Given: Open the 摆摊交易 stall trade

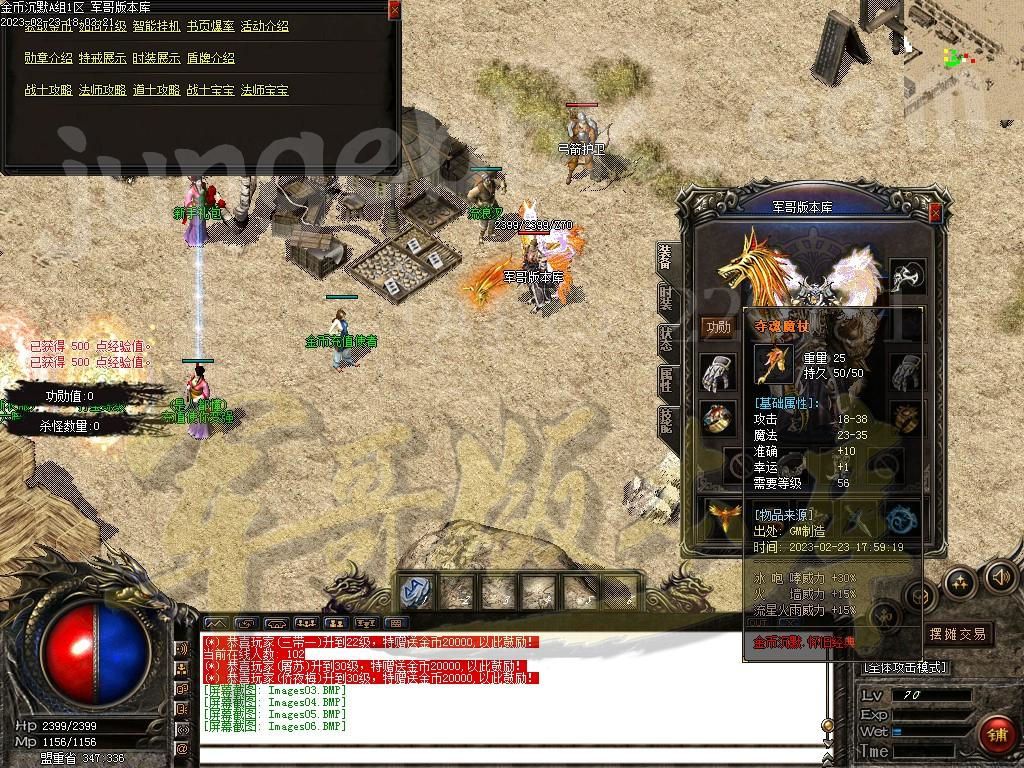Looking at the screenshot, I should pyautogui.click(x=957, y=633).
